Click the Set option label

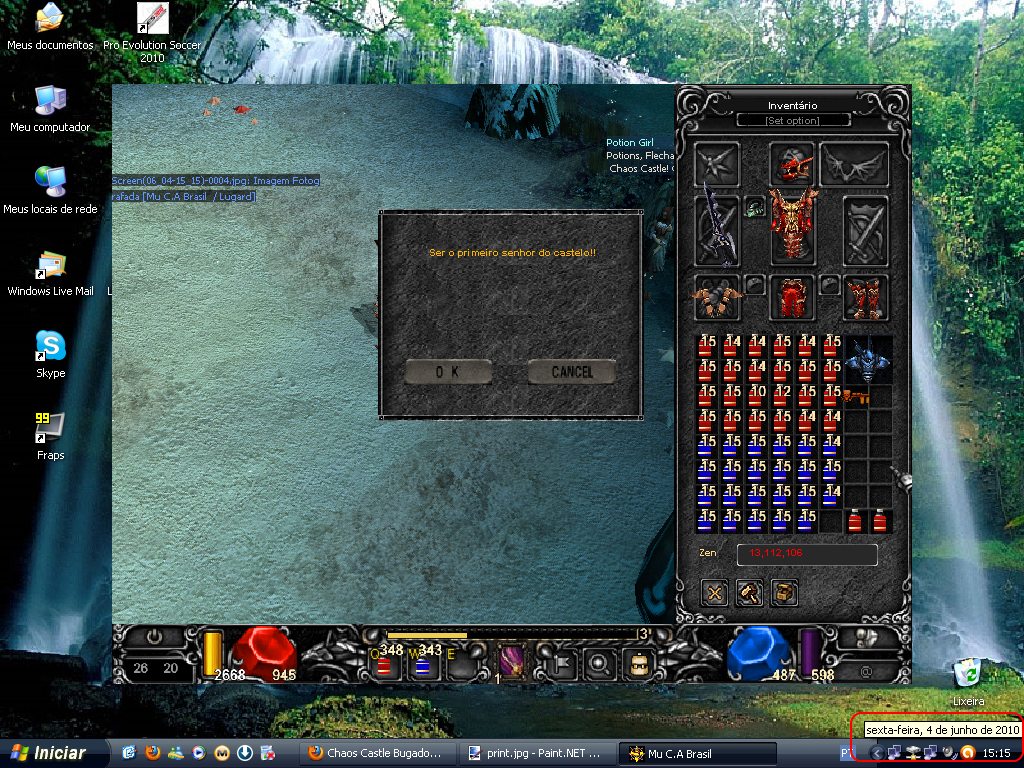(x=793, y=121)
